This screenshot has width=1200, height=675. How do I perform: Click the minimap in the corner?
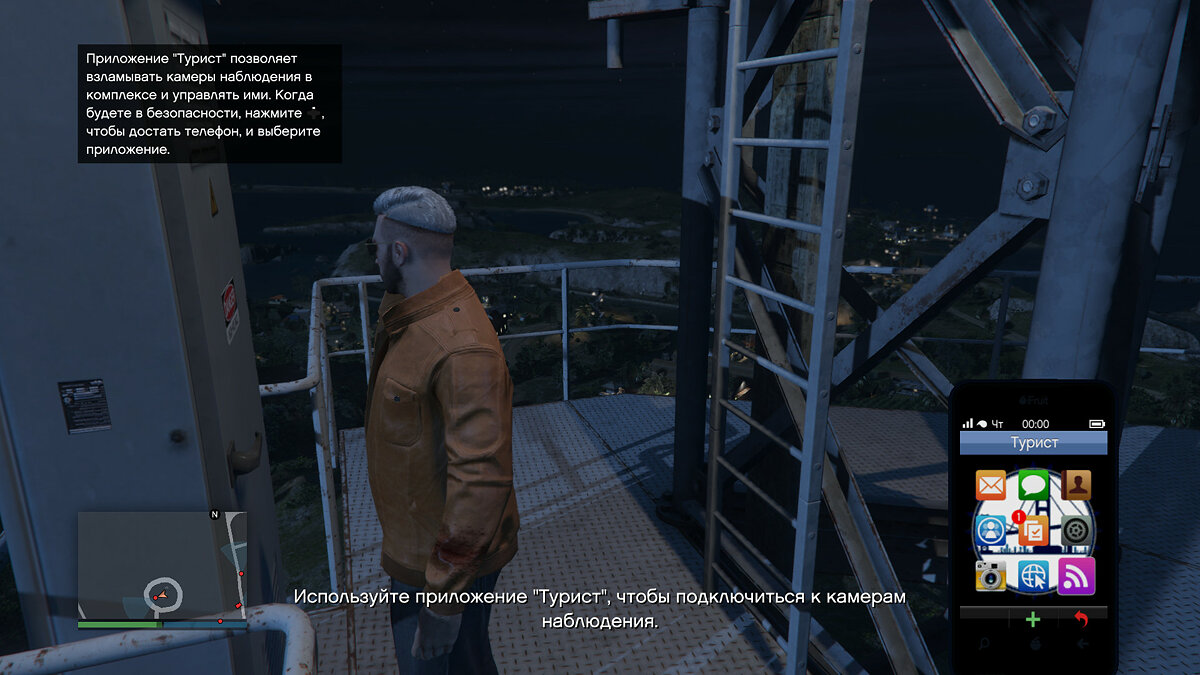[162, 565]
